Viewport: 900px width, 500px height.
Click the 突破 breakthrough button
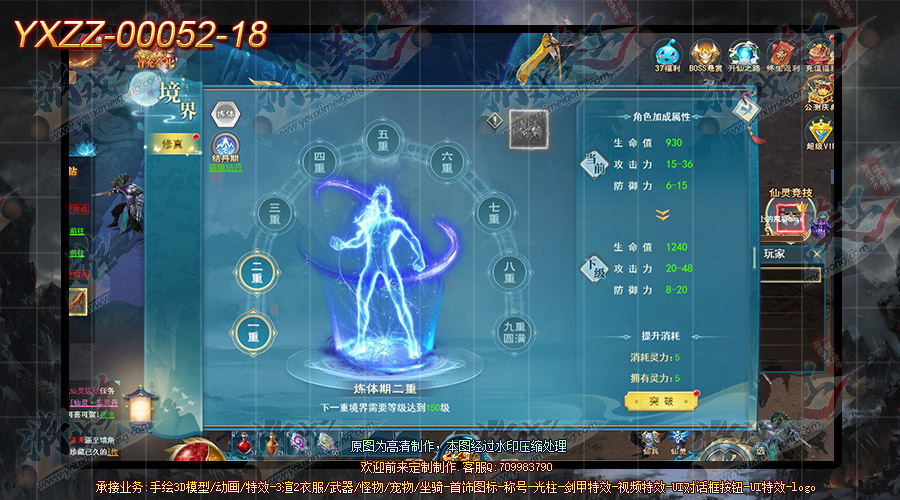pos(656,401)
